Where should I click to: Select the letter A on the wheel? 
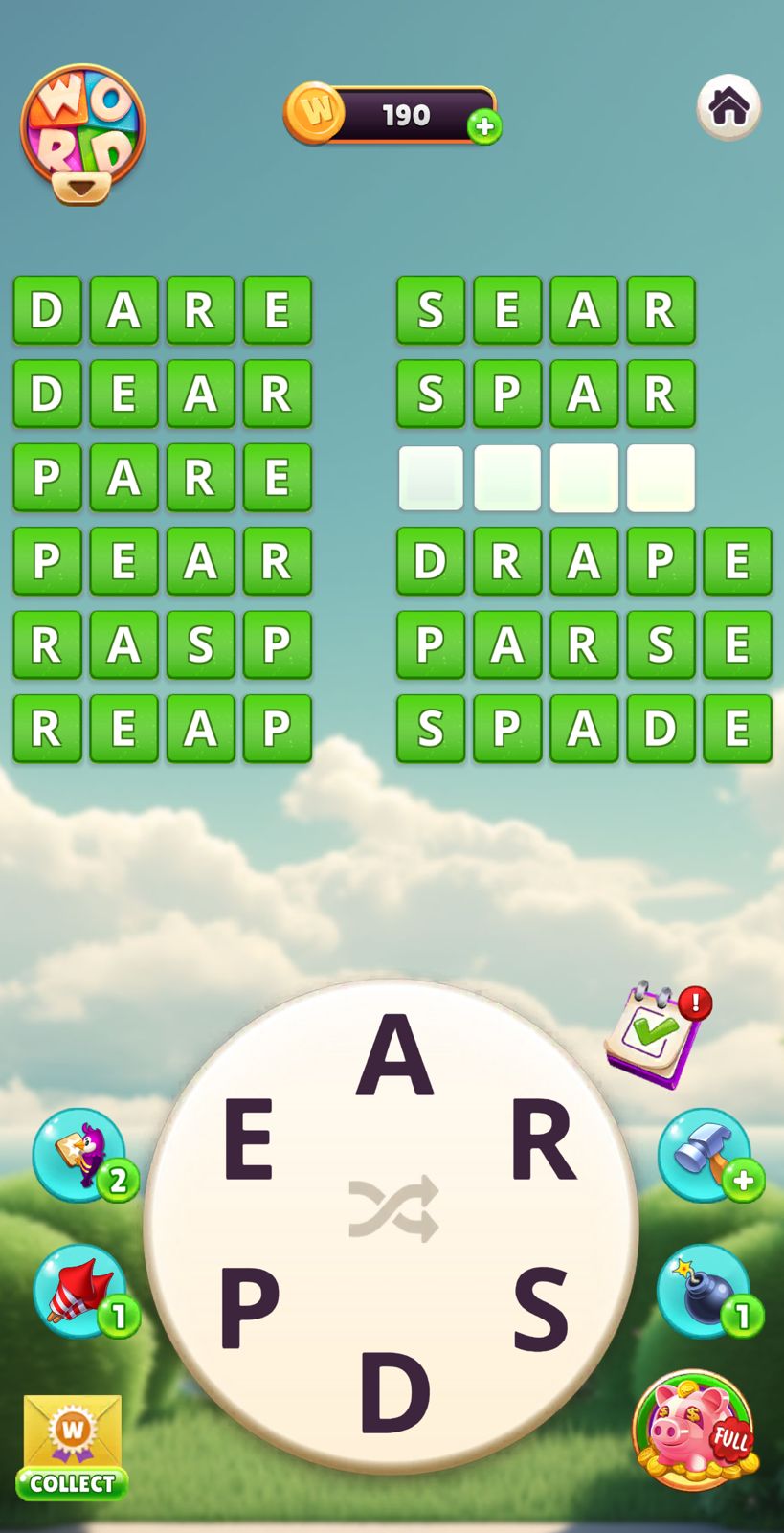[394, 1055]
